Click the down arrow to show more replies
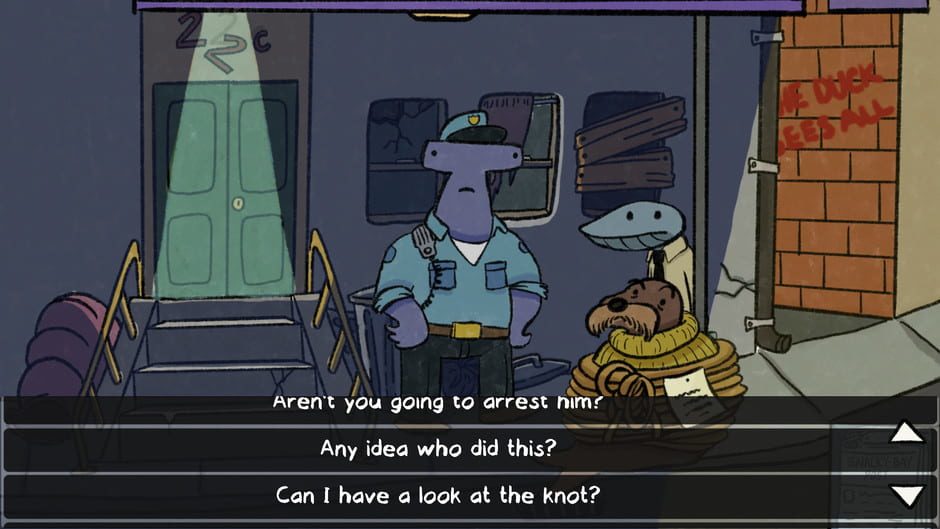 pos(906,495)
